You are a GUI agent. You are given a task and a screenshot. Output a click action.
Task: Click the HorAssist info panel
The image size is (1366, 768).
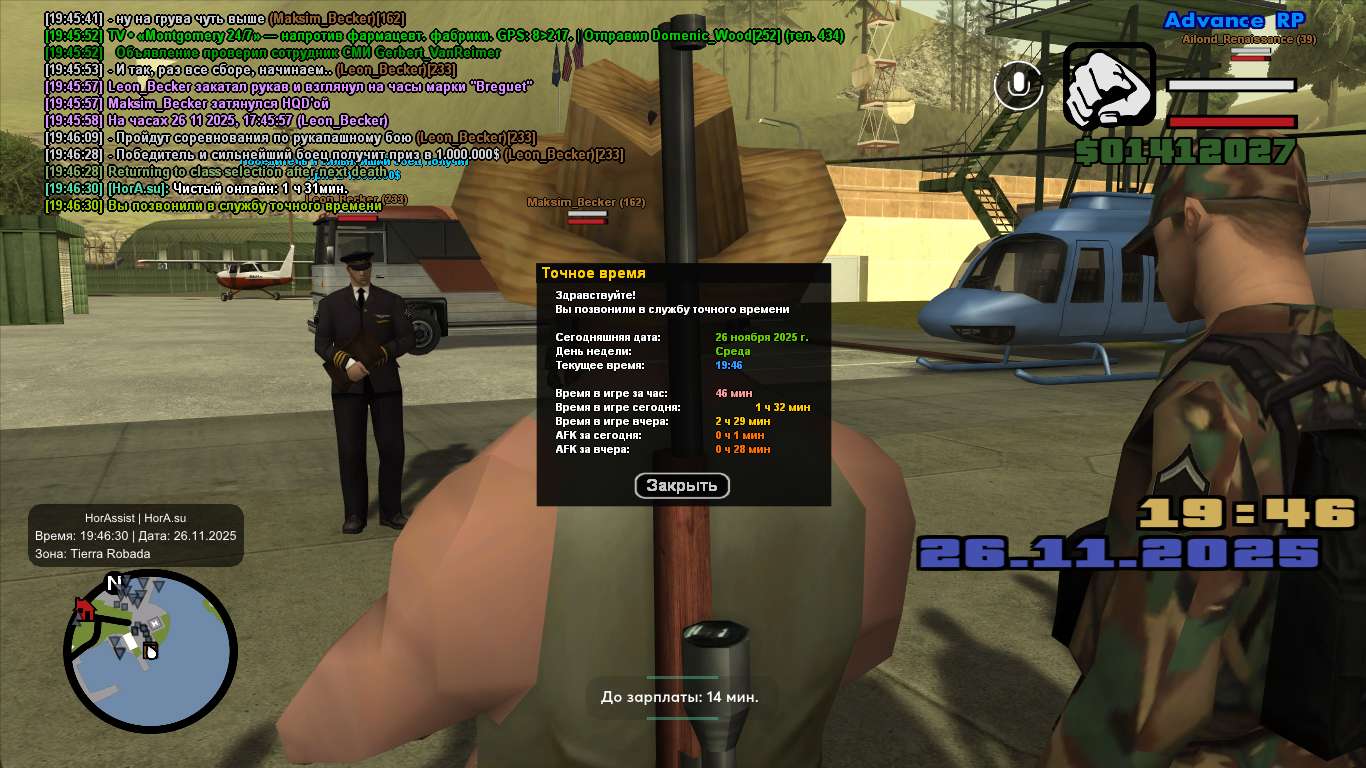[135, 536]
